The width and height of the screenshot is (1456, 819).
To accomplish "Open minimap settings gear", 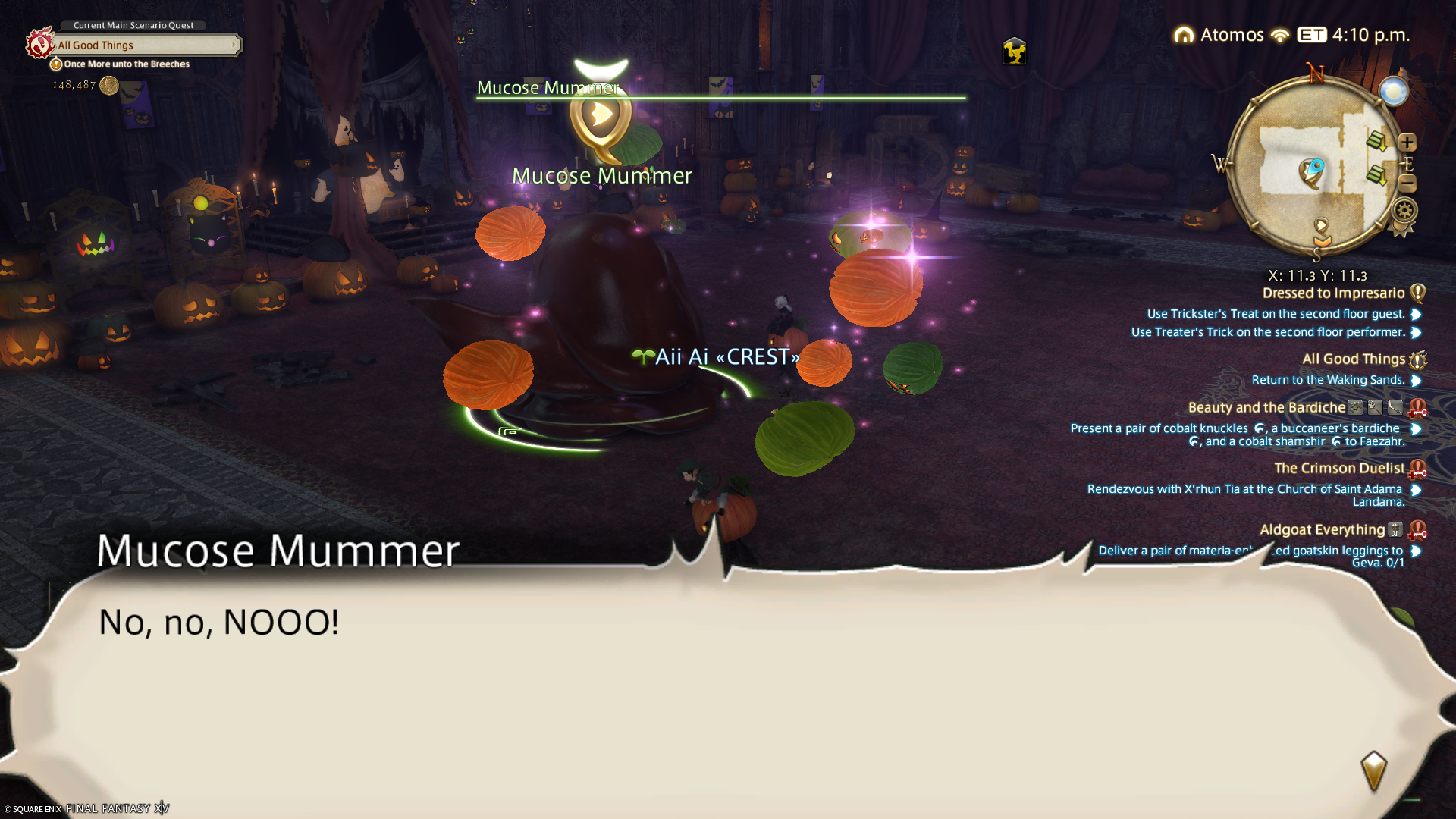I will (1404, 210).
